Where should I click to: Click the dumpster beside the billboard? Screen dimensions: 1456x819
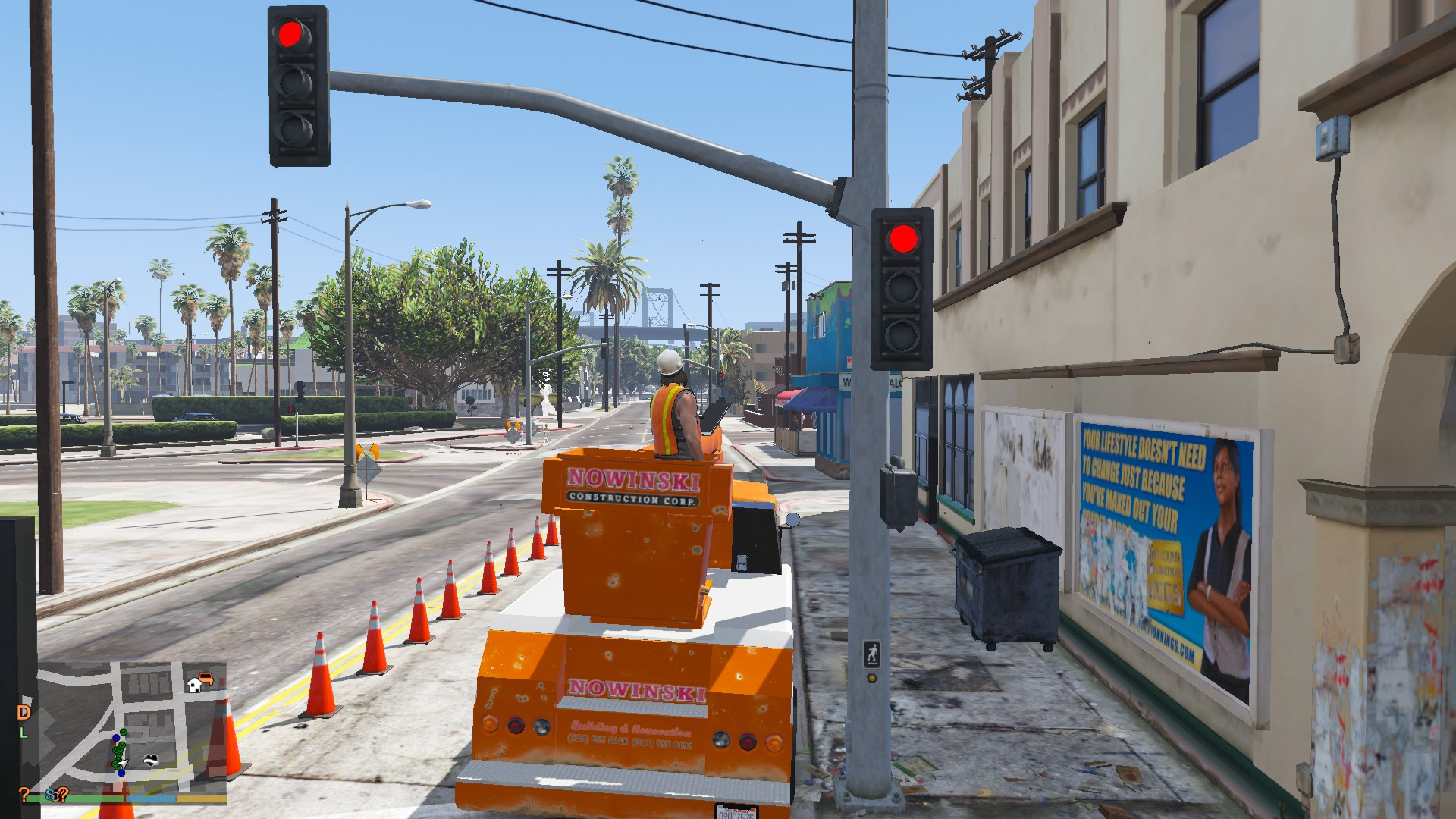click(x=1009, y=591)
